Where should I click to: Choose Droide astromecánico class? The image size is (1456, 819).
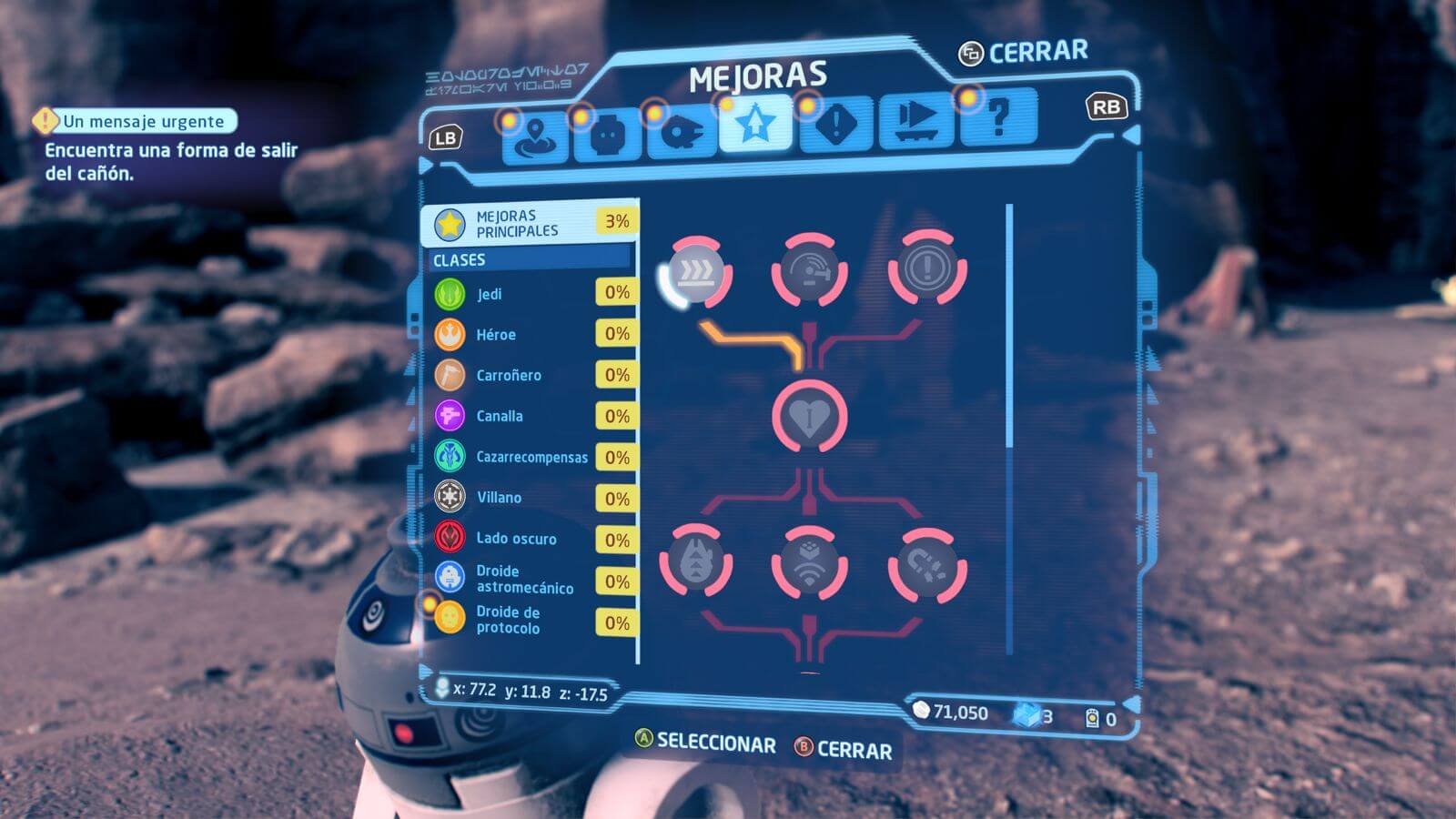tap(530, 580)
